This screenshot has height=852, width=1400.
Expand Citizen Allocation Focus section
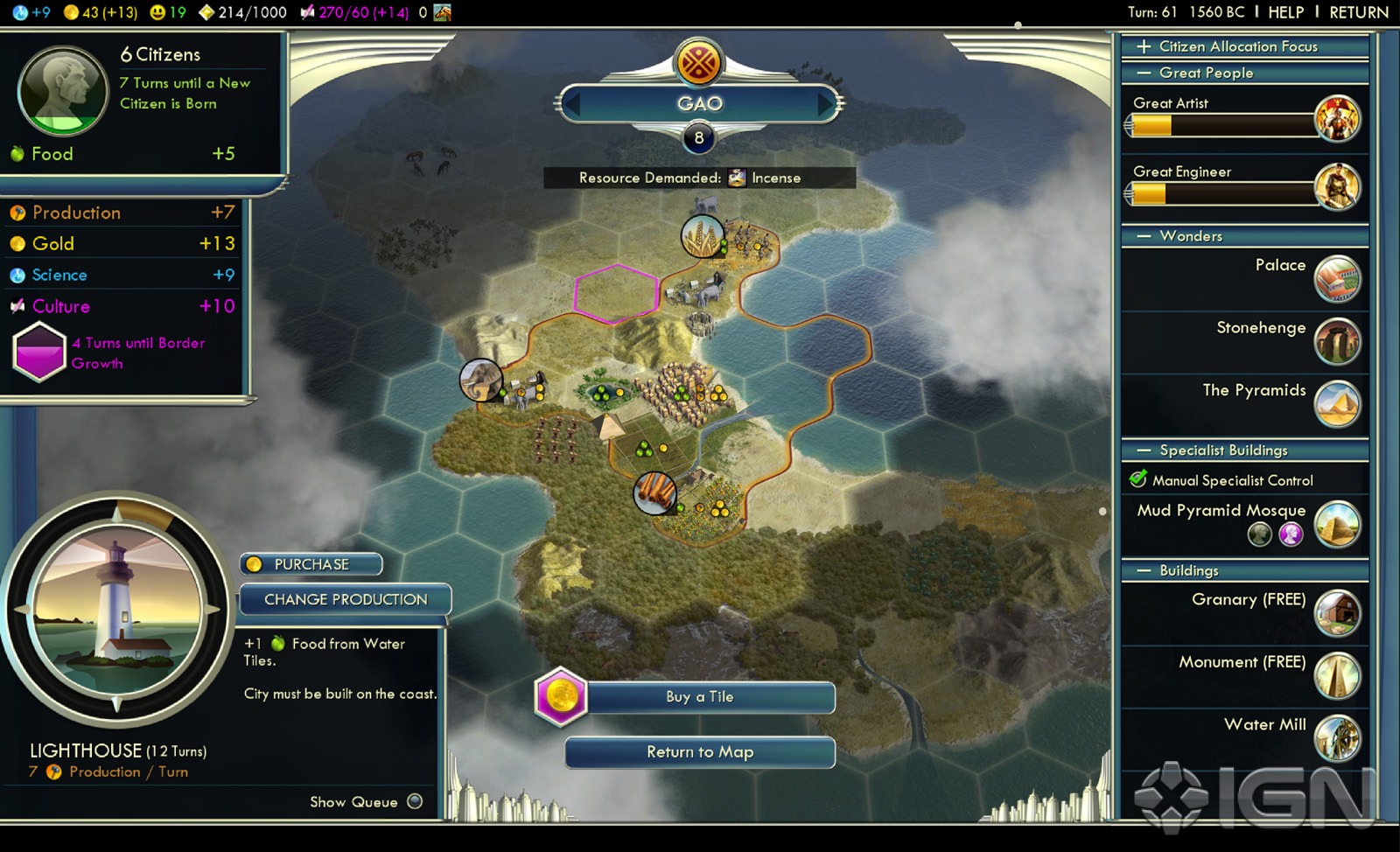pos(1143,46)
